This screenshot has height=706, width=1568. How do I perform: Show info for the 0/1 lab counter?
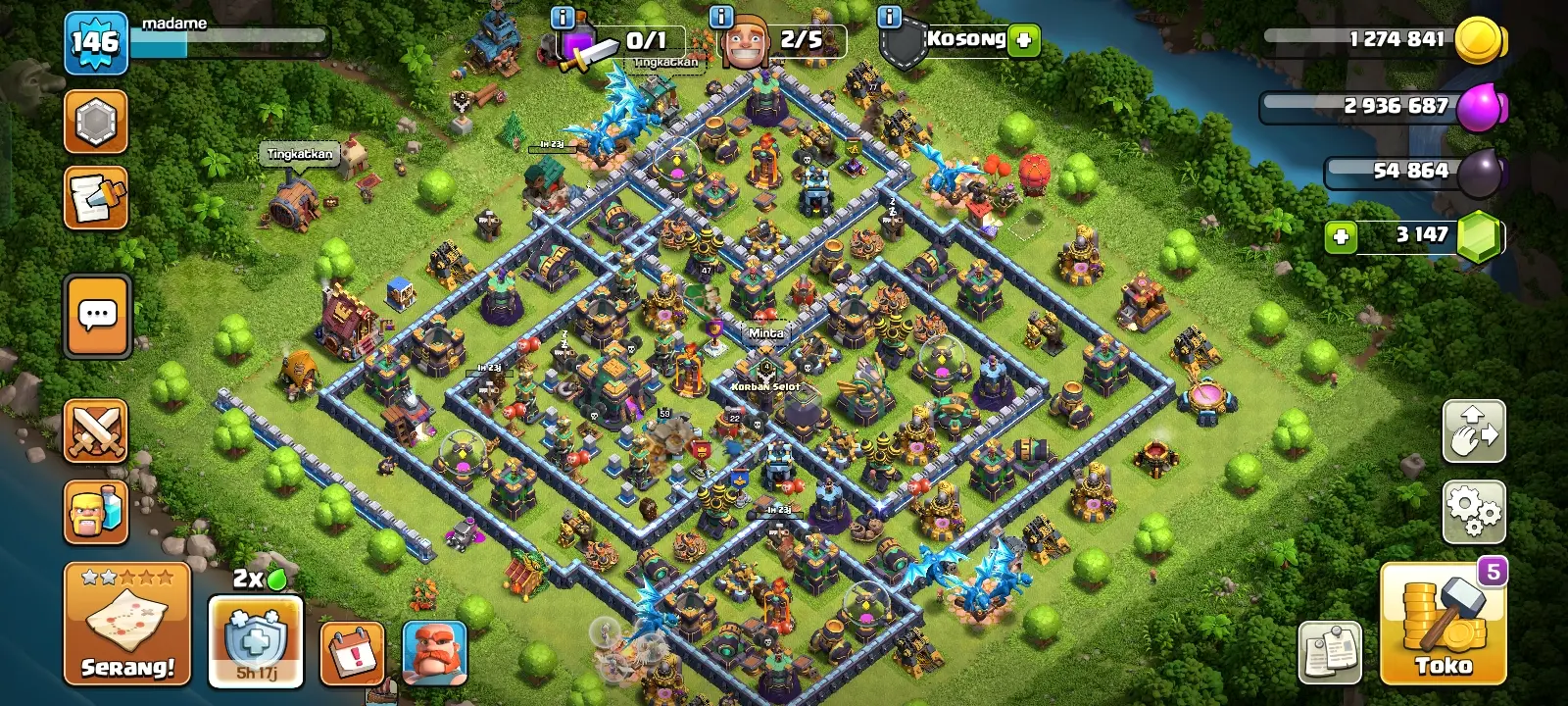pyautogui.click(x=563, y=17)
